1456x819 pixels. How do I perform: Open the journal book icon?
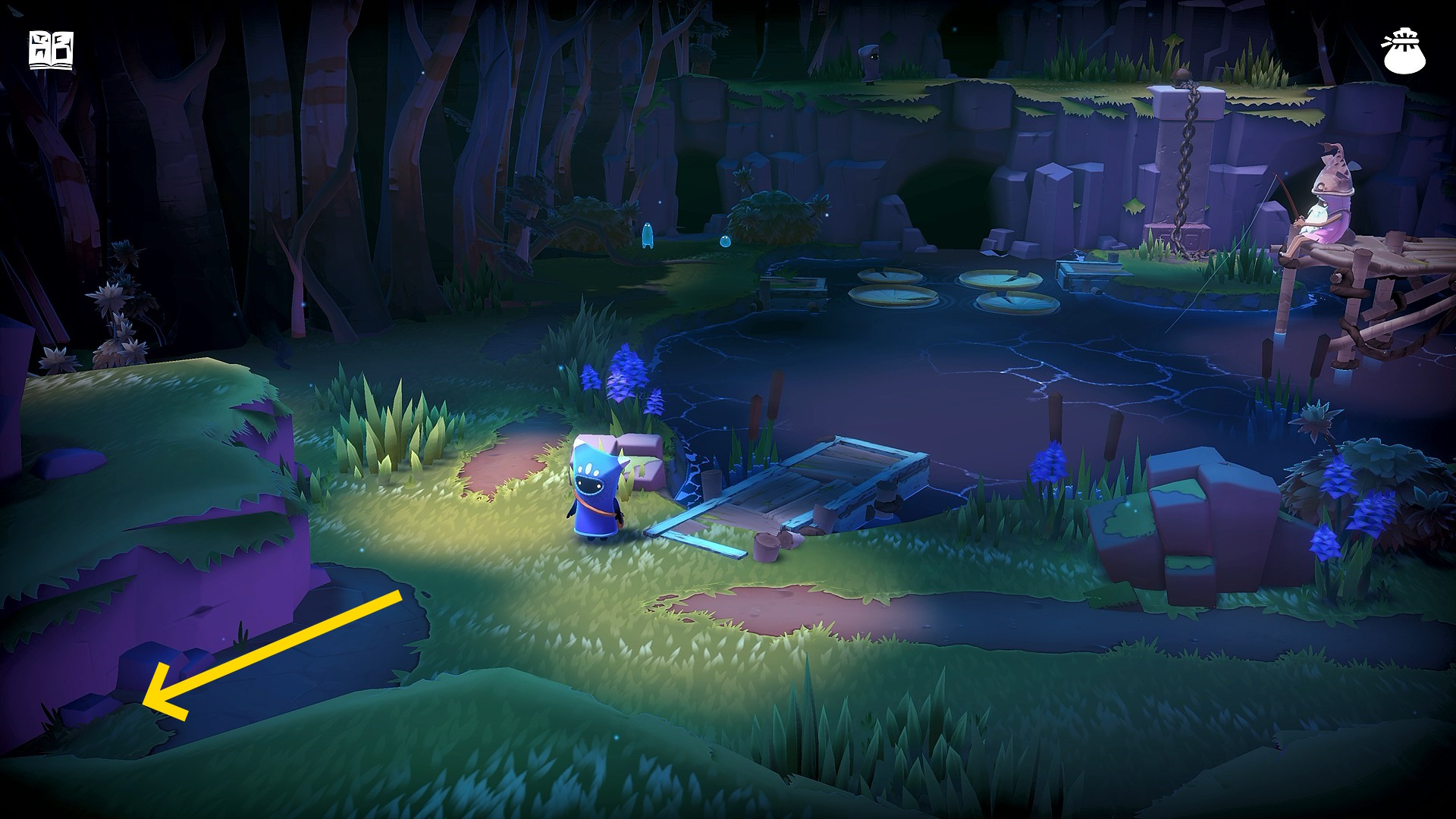[x=51, y=51]
